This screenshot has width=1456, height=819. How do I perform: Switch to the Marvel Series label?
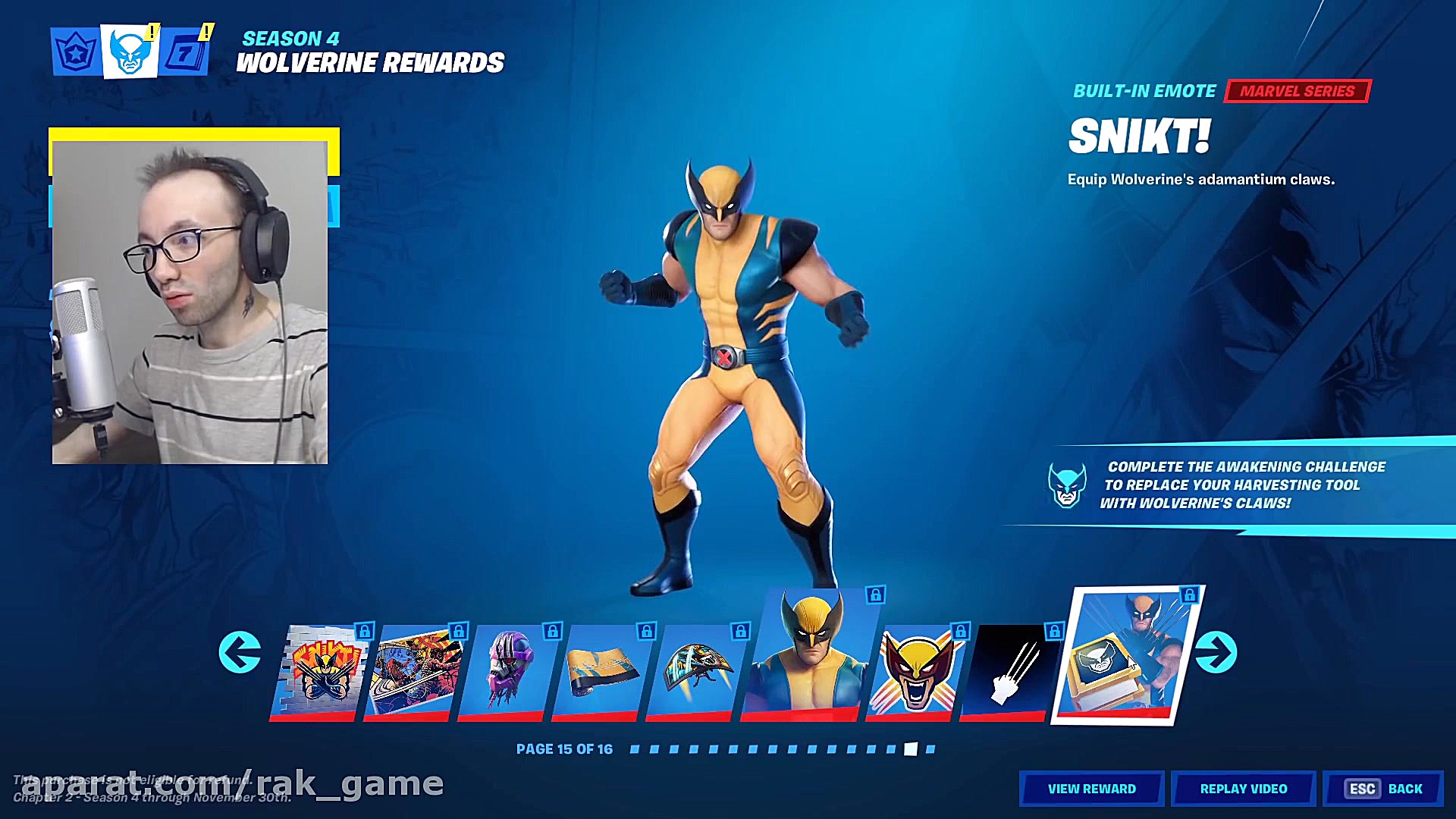(1297, 91)
